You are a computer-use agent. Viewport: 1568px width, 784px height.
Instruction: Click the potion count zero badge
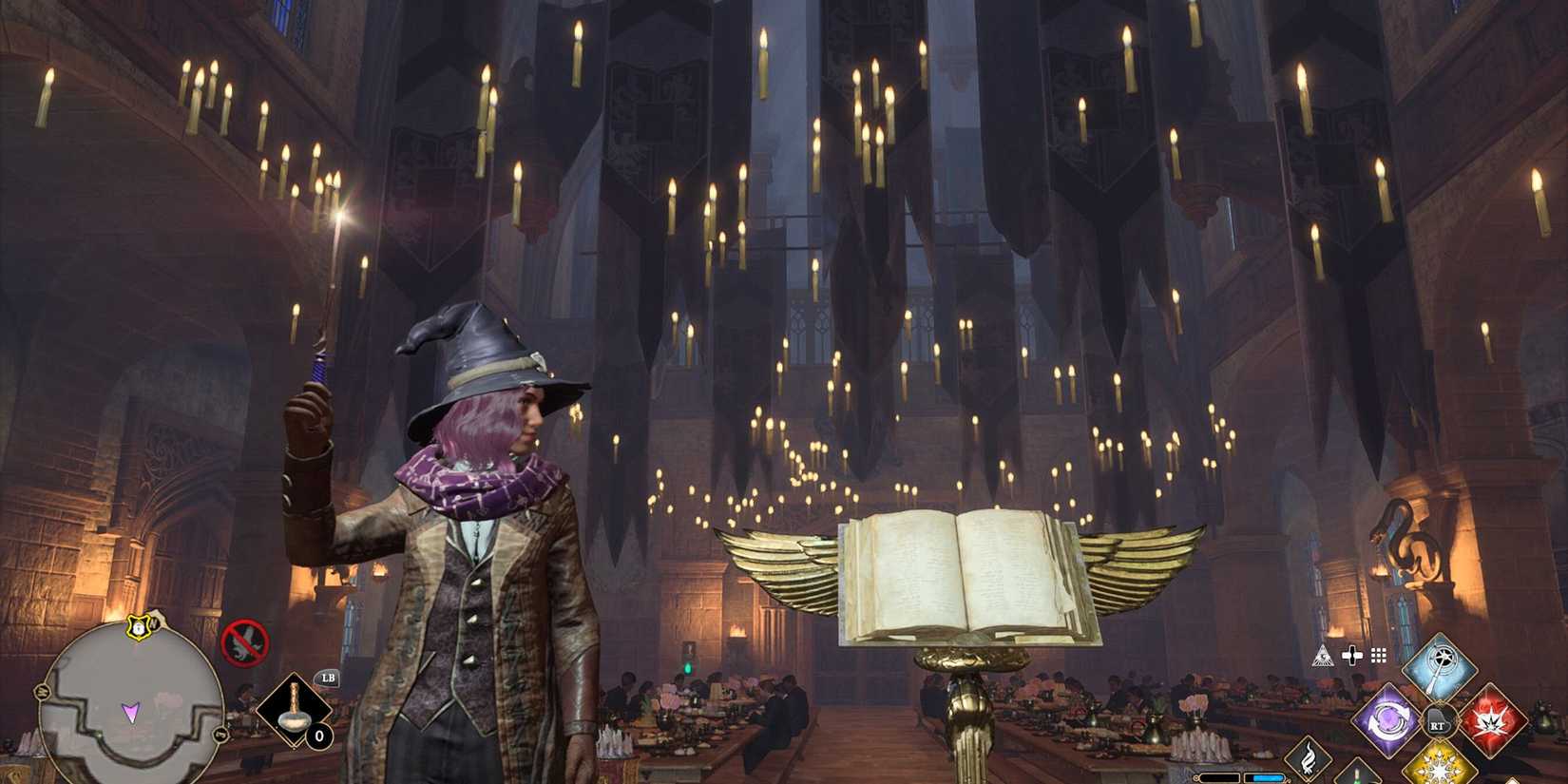click(319, 736)
